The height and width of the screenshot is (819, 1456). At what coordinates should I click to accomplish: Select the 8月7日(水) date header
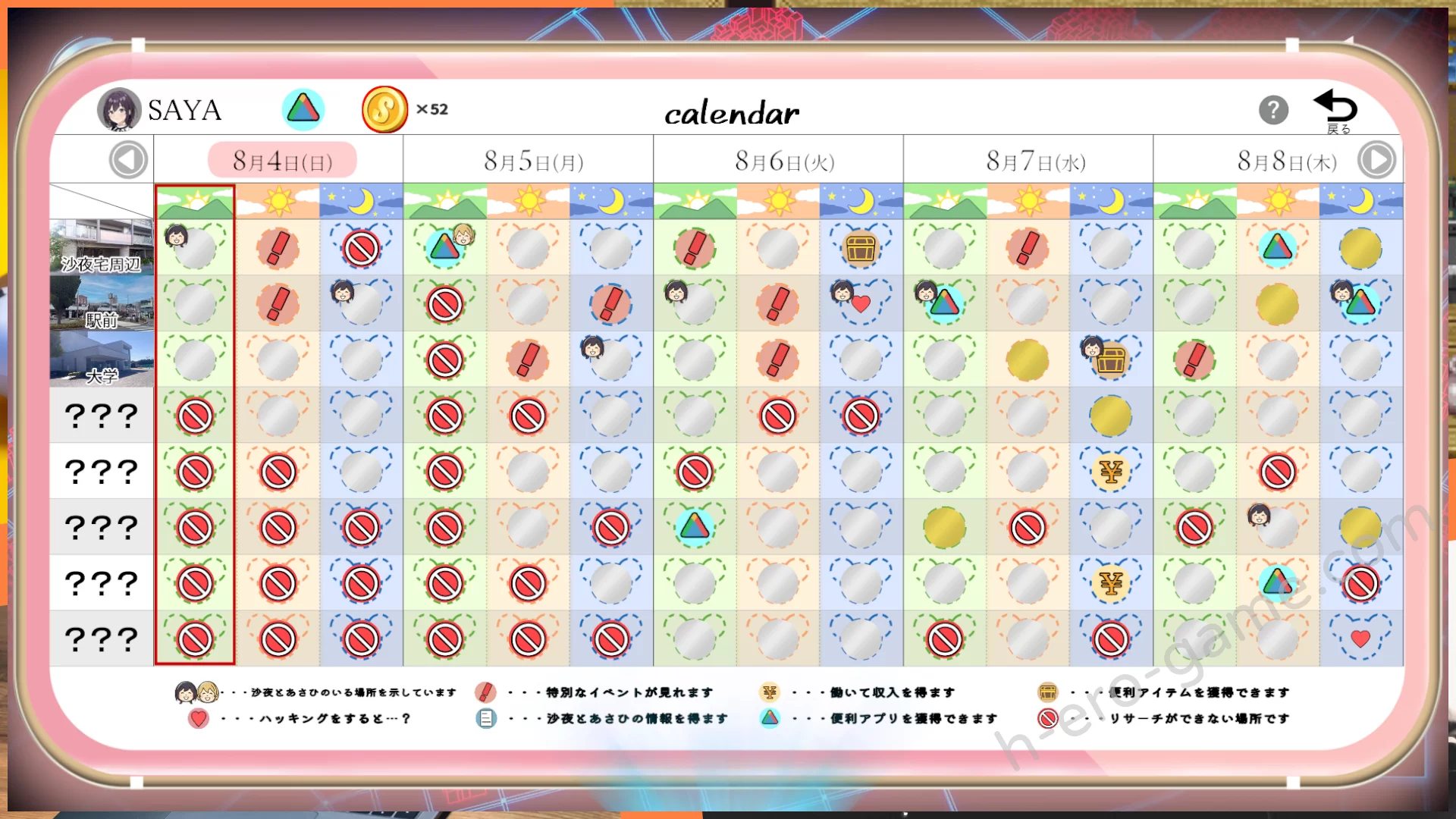click(x=1035, y=161)
